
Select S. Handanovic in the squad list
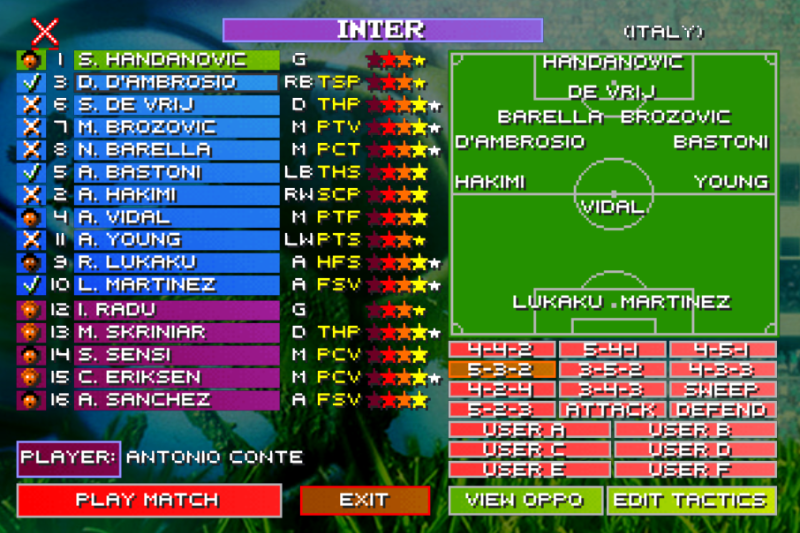pos(160,60)
